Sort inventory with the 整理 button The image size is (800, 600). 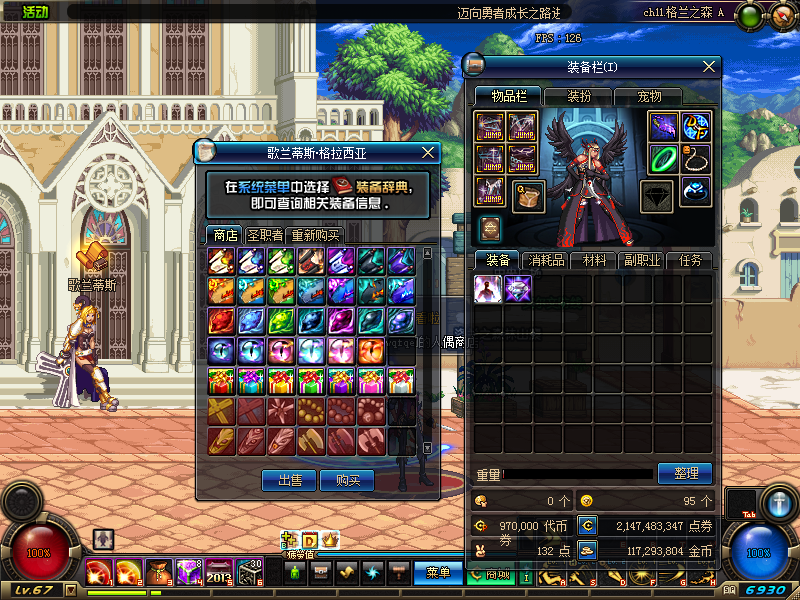click(x=685, y=473)
